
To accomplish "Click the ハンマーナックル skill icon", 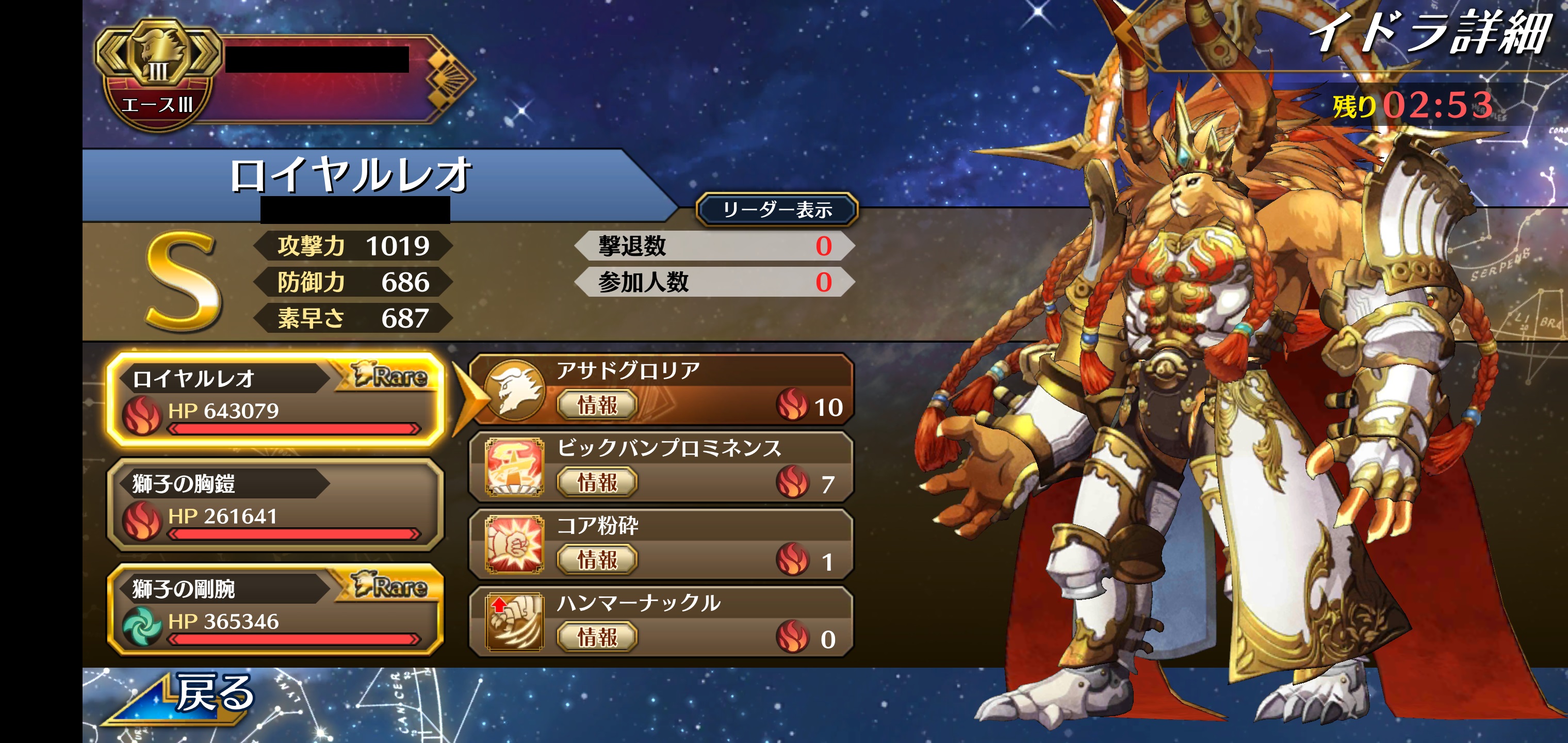I will point(514,622).
